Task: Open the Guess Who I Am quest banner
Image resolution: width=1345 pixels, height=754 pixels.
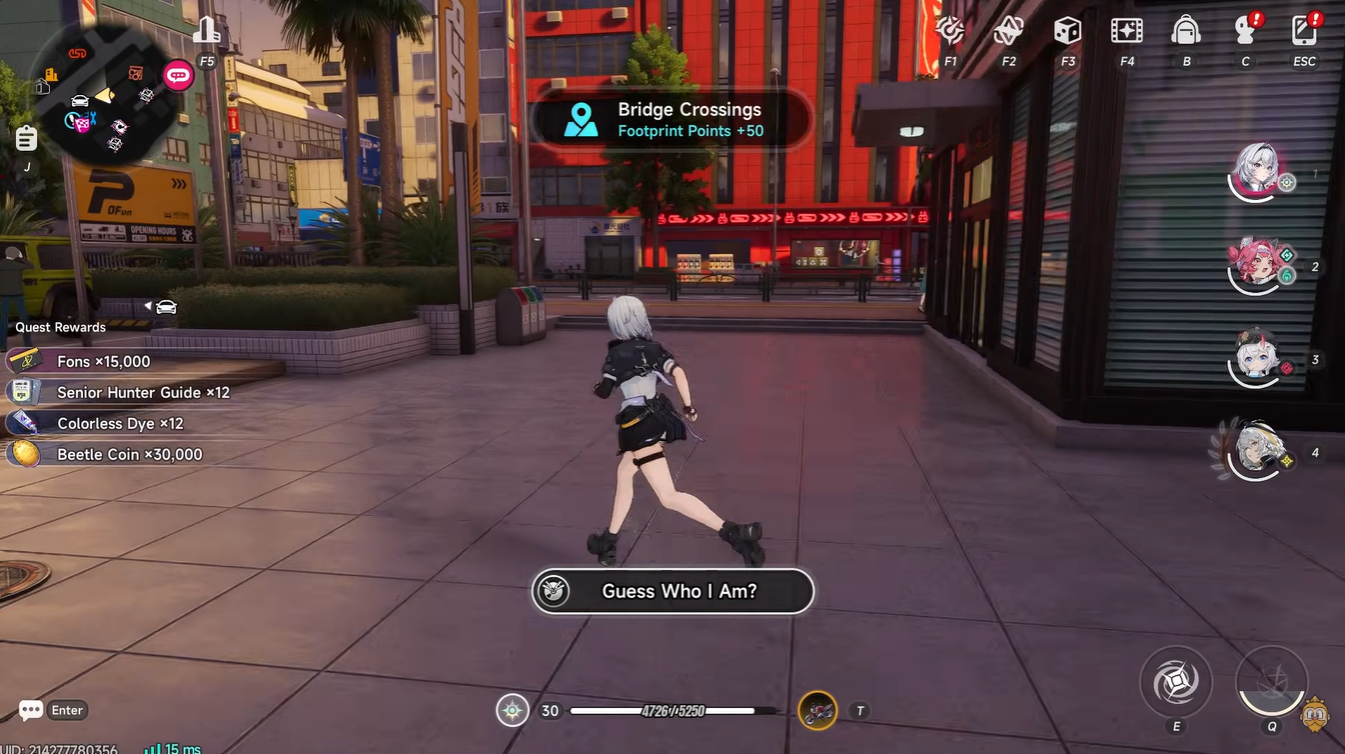Action: [x=672, y=591]
